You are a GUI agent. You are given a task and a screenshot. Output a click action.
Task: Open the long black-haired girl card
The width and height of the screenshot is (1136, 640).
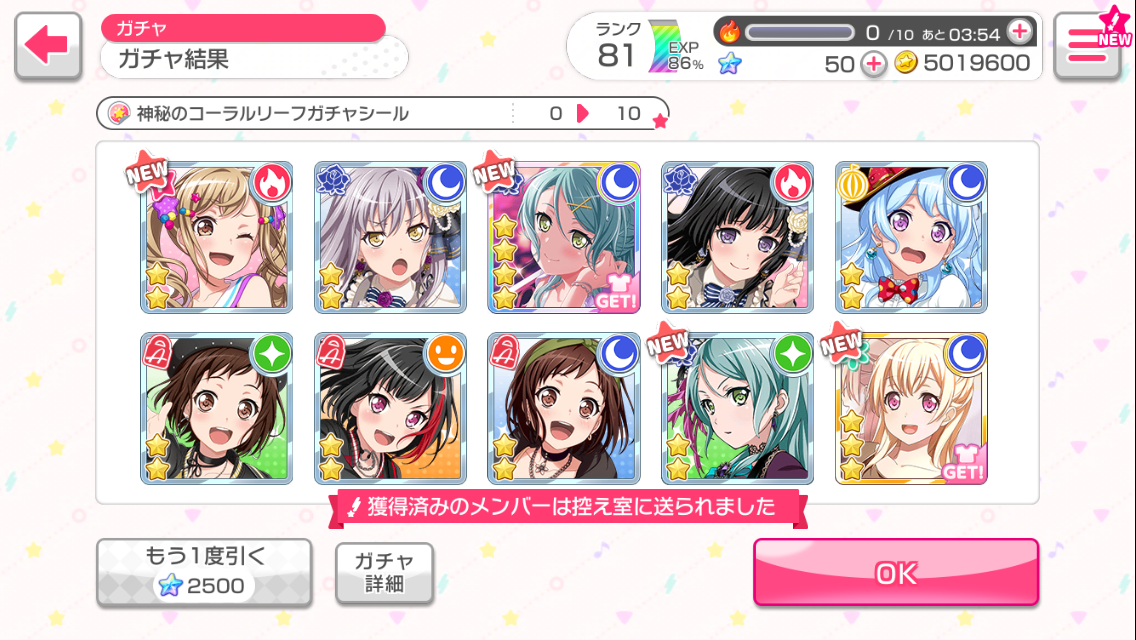[737, 237]
